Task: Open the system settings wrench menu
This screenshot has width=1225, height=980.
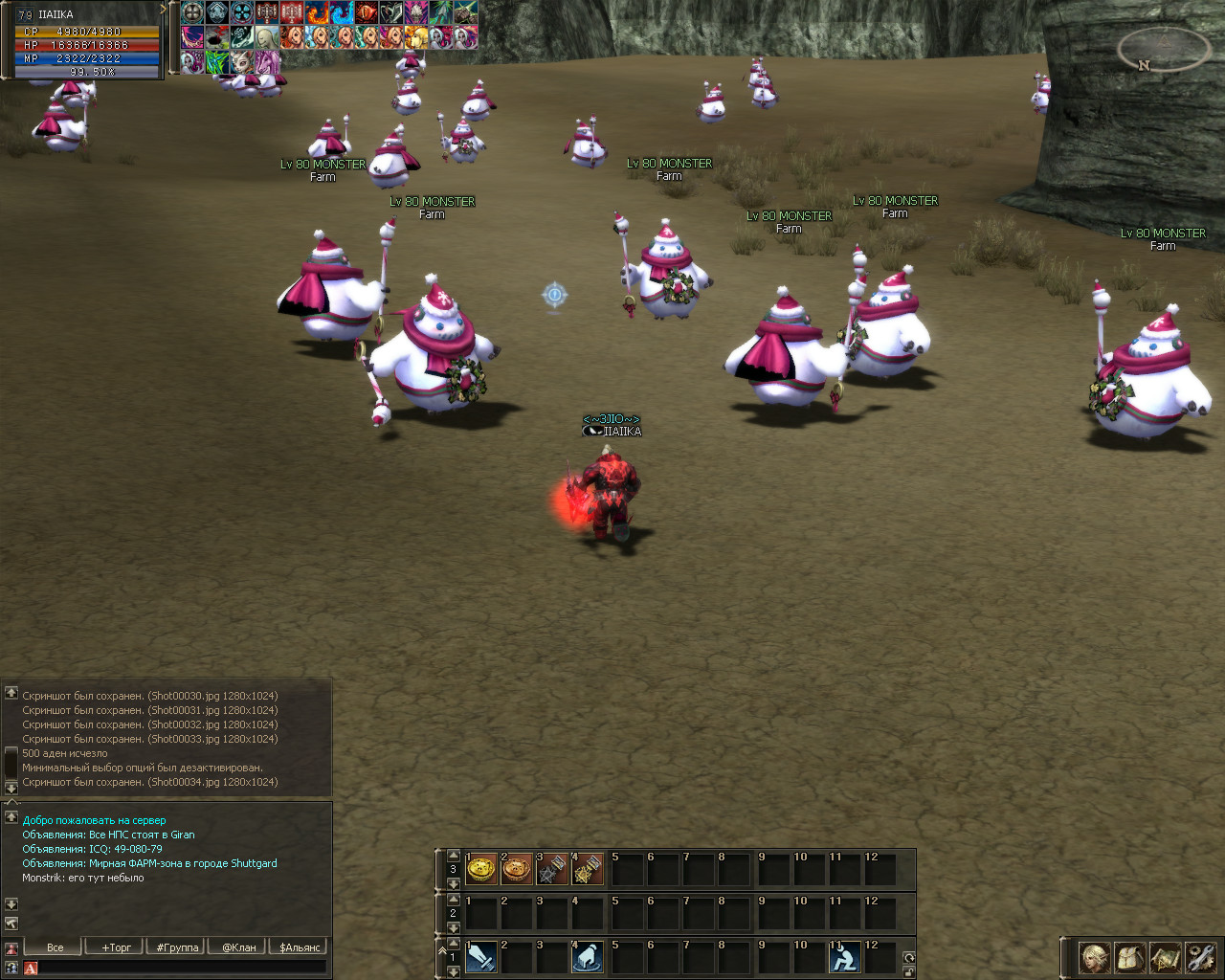Action: point(1200,957)
